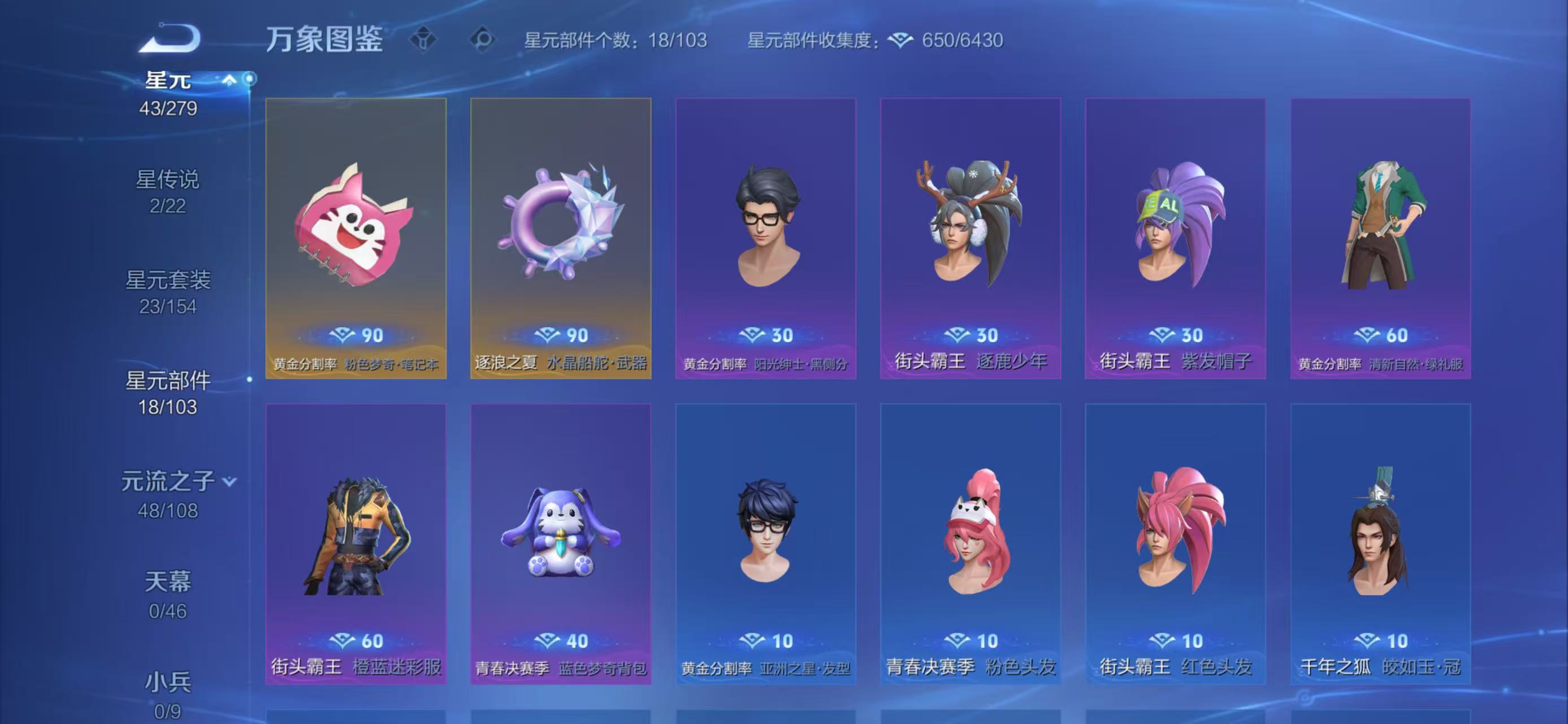Open the 星元套装 tab
Image resolution: width=1568 pixels, height=724 pixels.
(167, 292)
